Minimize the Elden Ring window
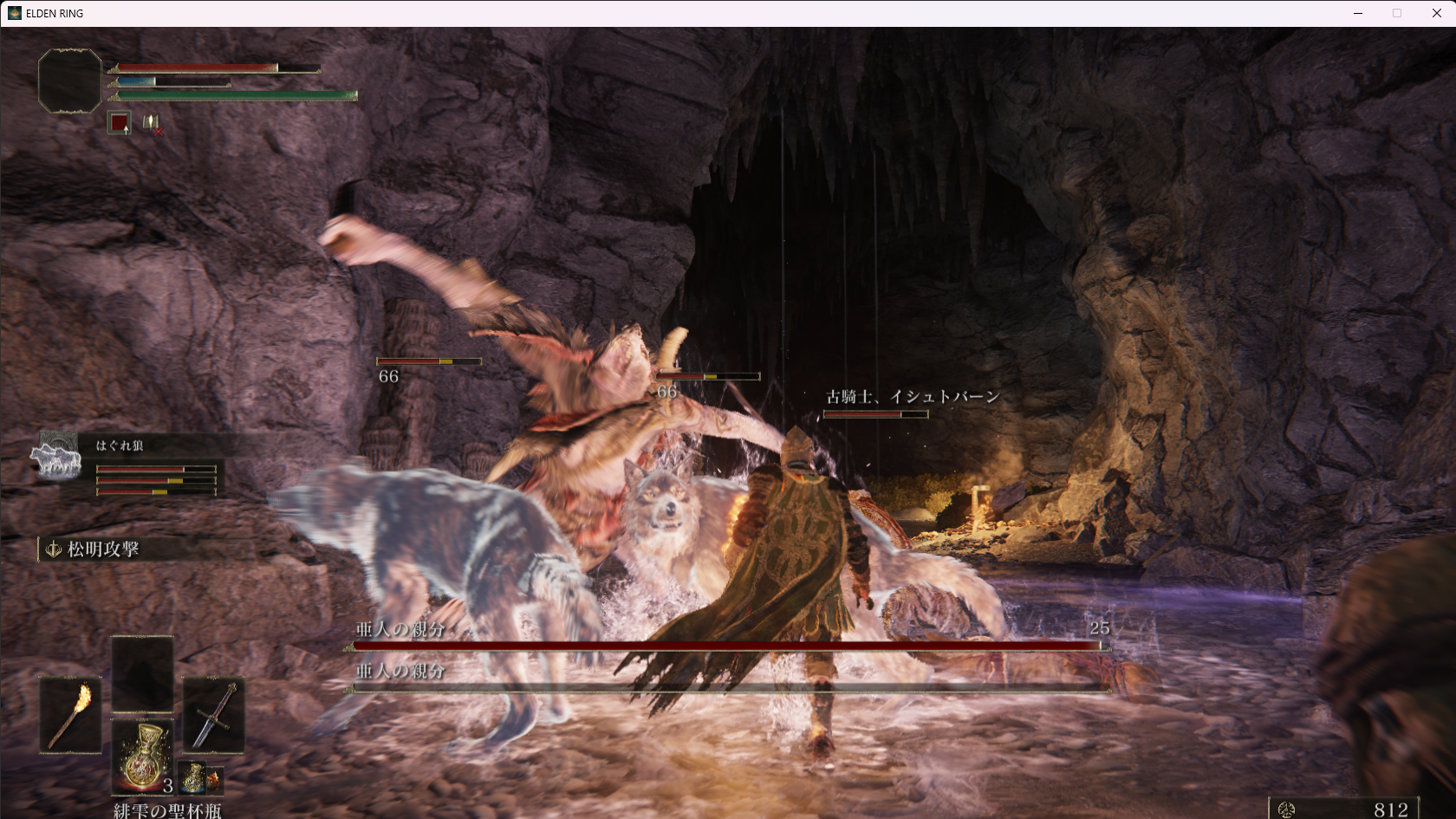This screenshot has width=1456, height=819. [x=1358, y=13]
